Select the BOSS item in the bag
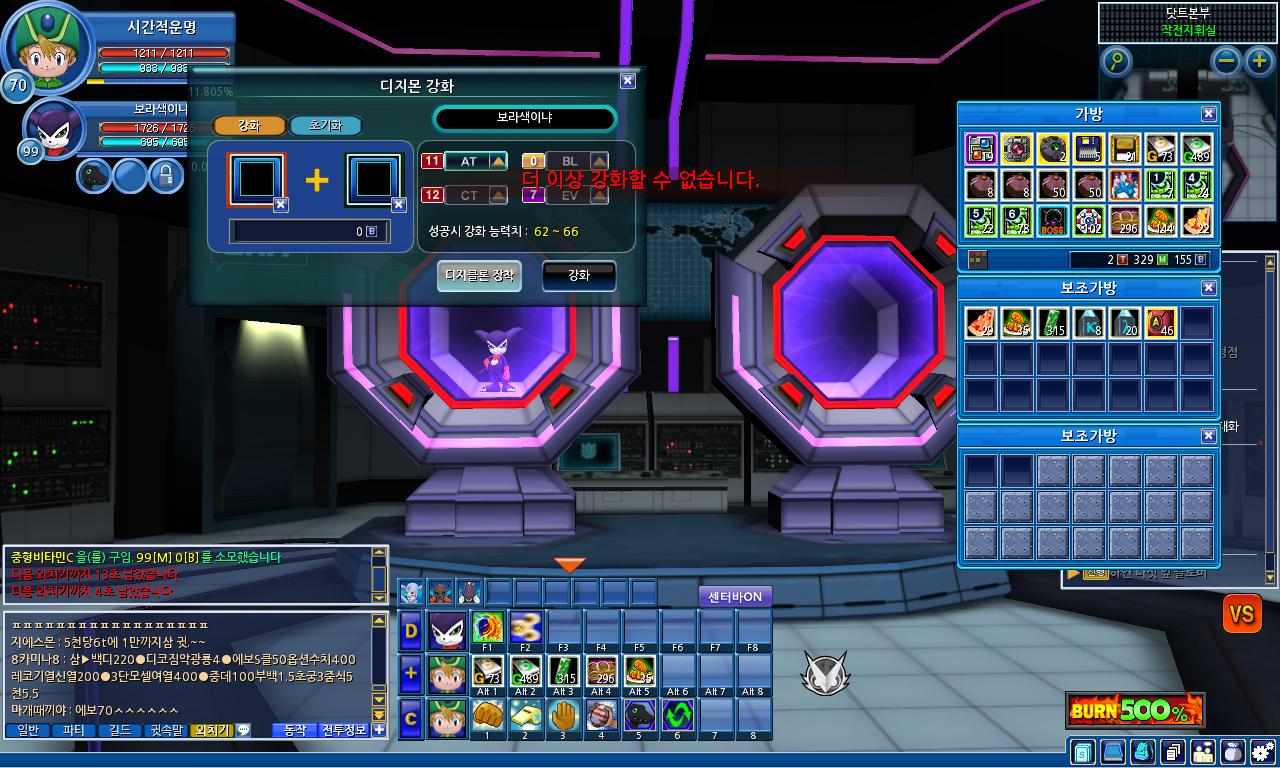This screenshot has width=1280, height=768. coord(1051,221)
